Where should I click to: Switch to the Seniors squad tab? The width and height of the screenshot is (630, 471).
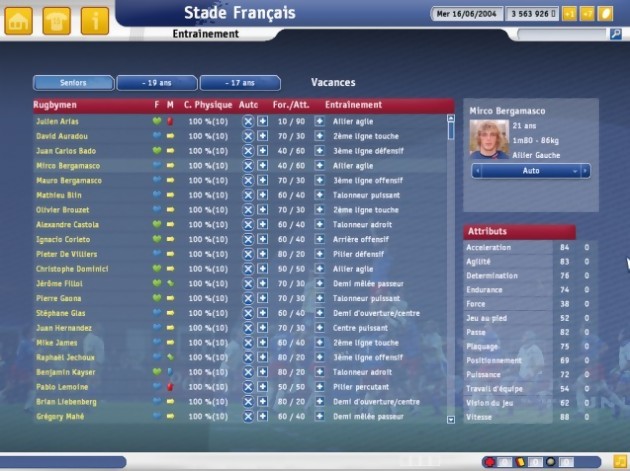(73, 83)
